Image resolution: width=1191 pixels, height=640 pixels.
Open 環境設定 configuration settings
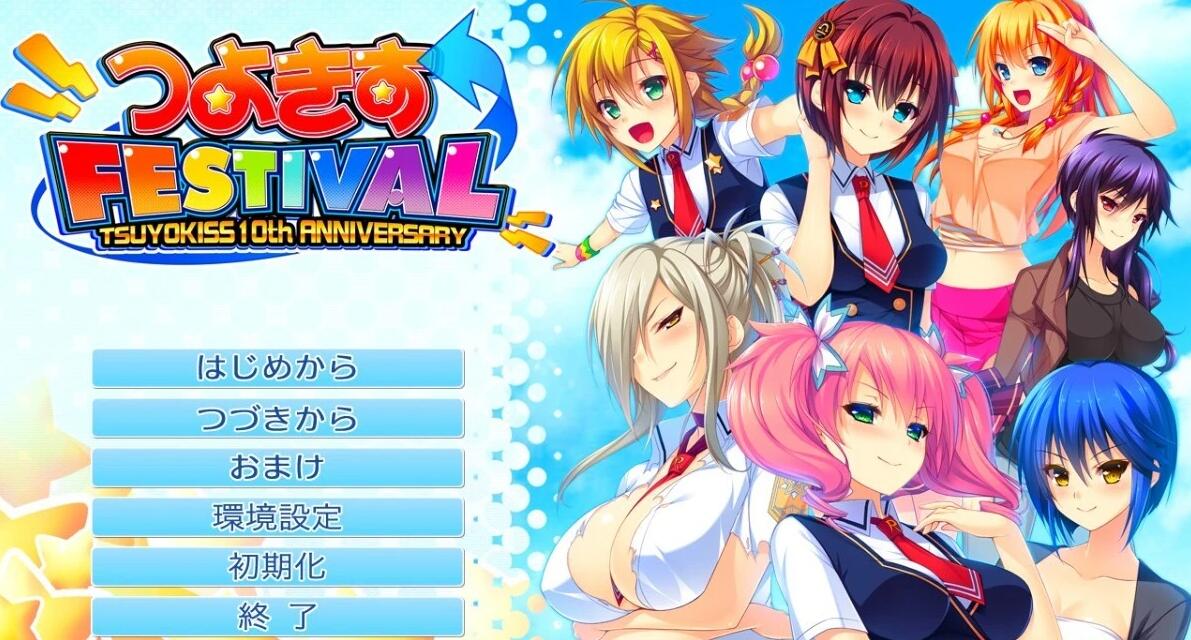(278, 517)
